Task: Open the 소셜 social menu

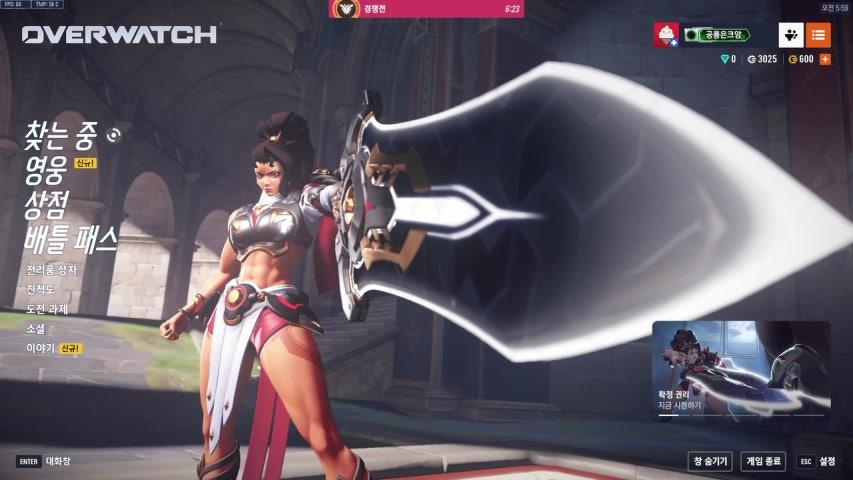Action: pyautogui.click(x=35, y=328)
